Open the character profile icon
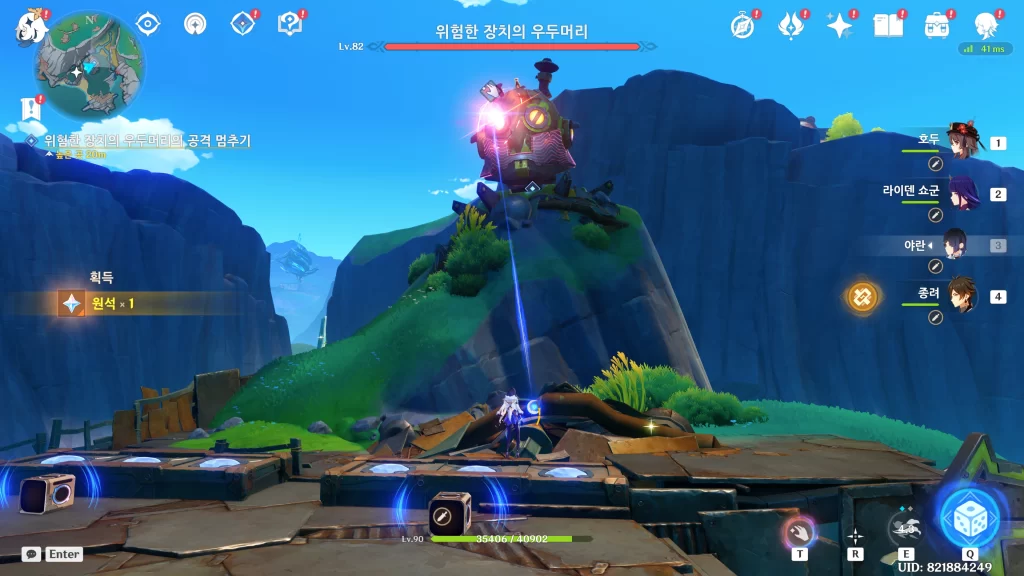 [x=985, y=26]
